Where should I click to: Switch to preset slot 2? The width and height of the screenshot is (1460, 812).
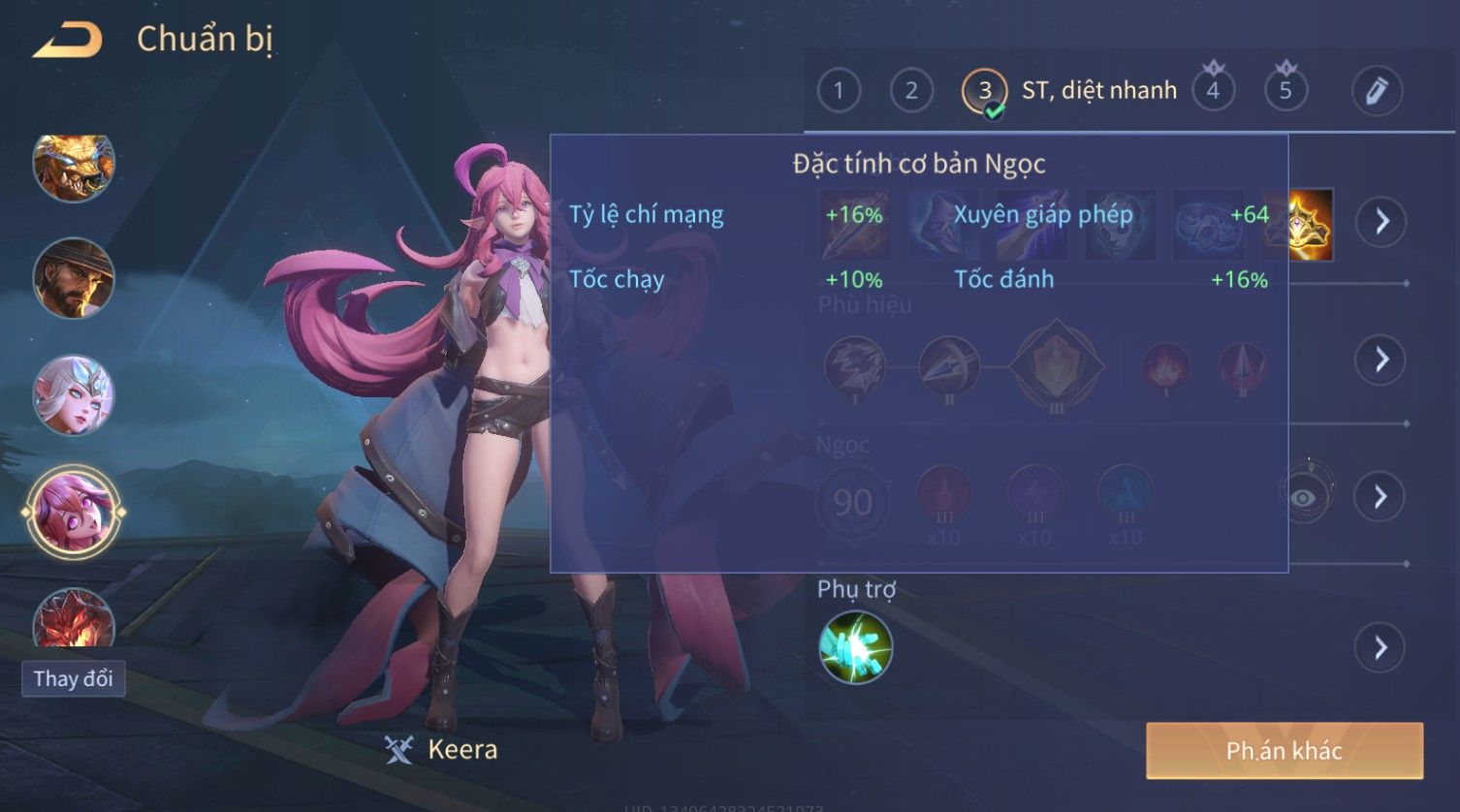(x=911, y=91)
